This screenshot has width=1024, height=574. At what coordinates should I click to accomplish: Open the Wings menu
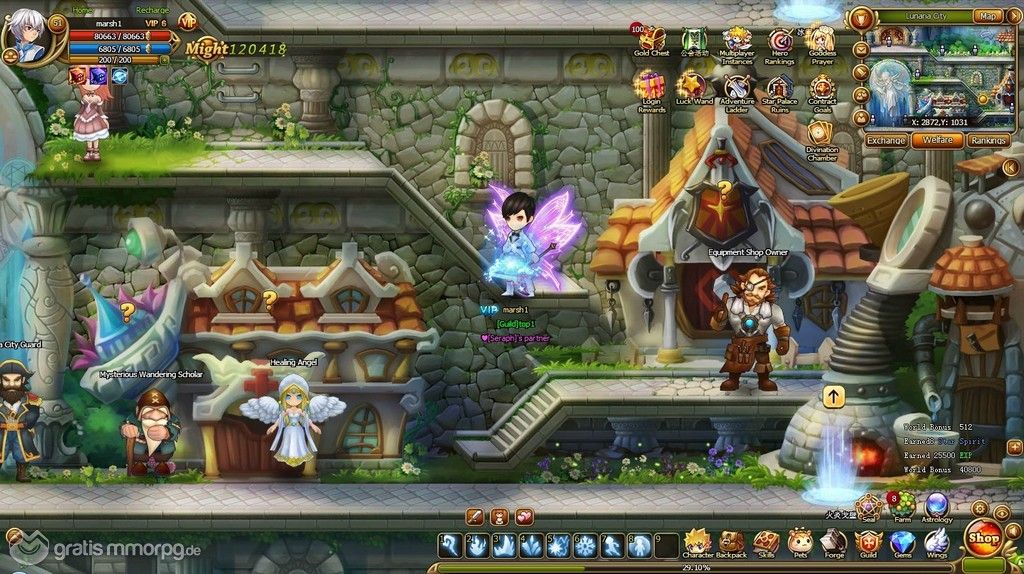(936, 543)
